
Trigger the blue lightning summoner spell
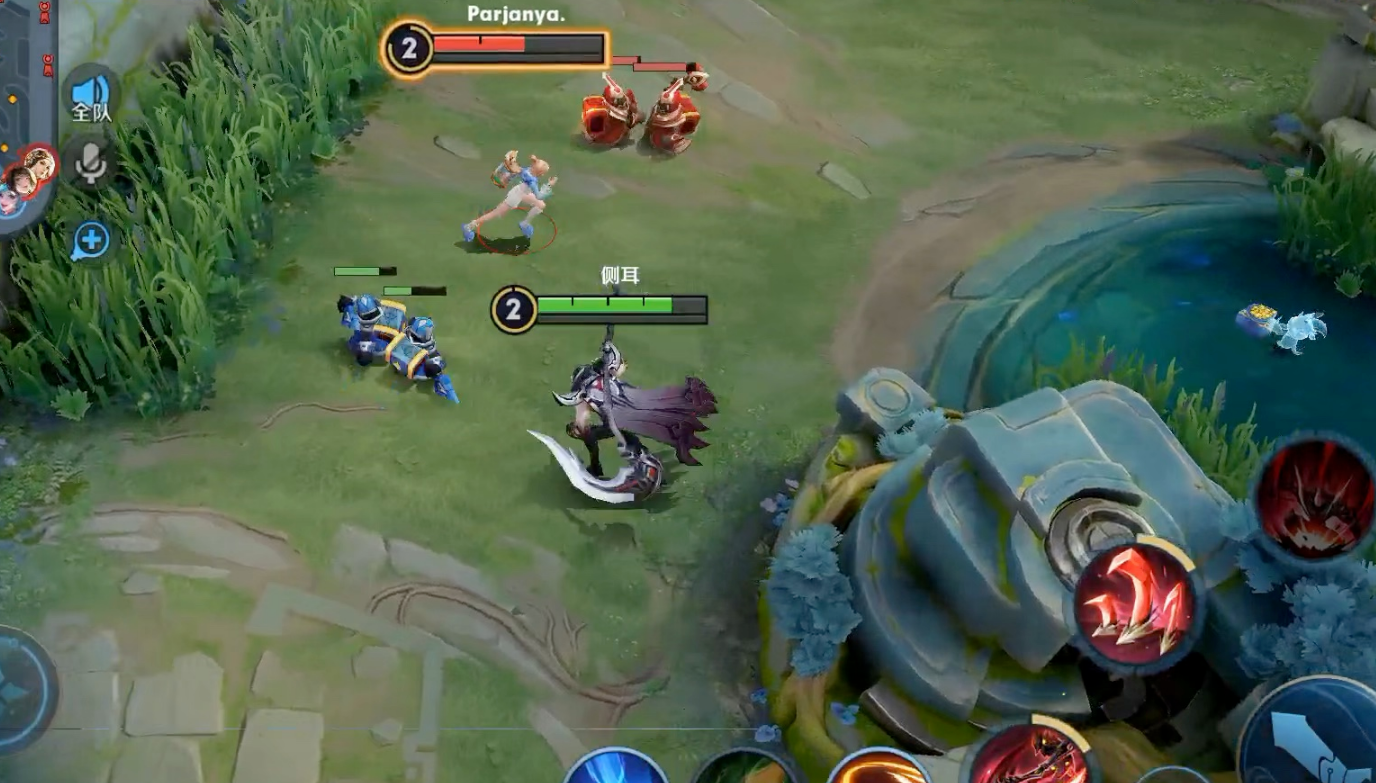pos(614,768)
